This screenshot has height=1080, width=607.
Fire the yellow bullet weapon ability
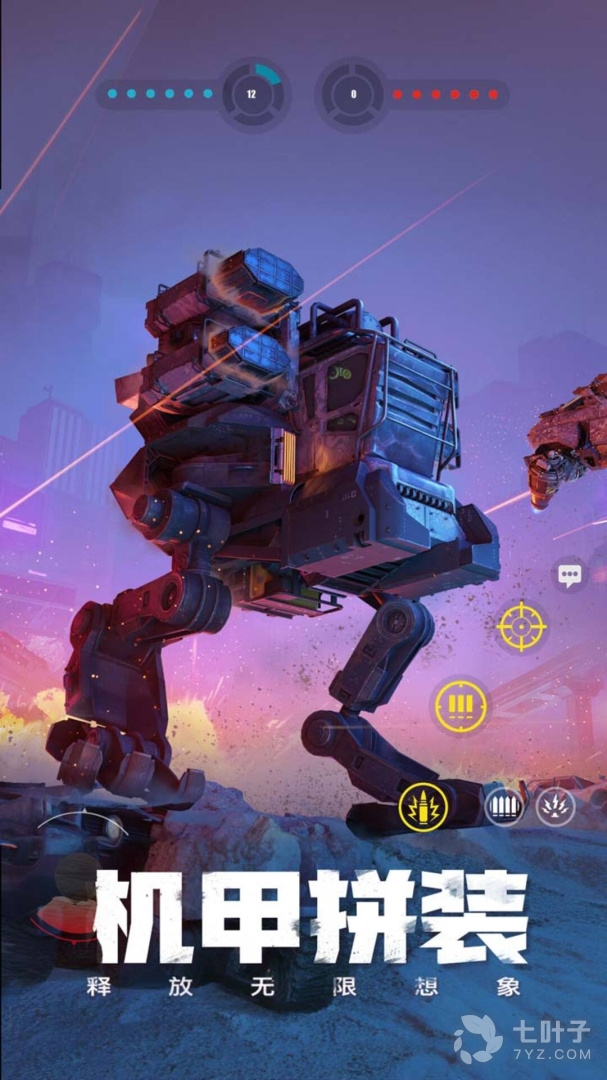(424, 806)
